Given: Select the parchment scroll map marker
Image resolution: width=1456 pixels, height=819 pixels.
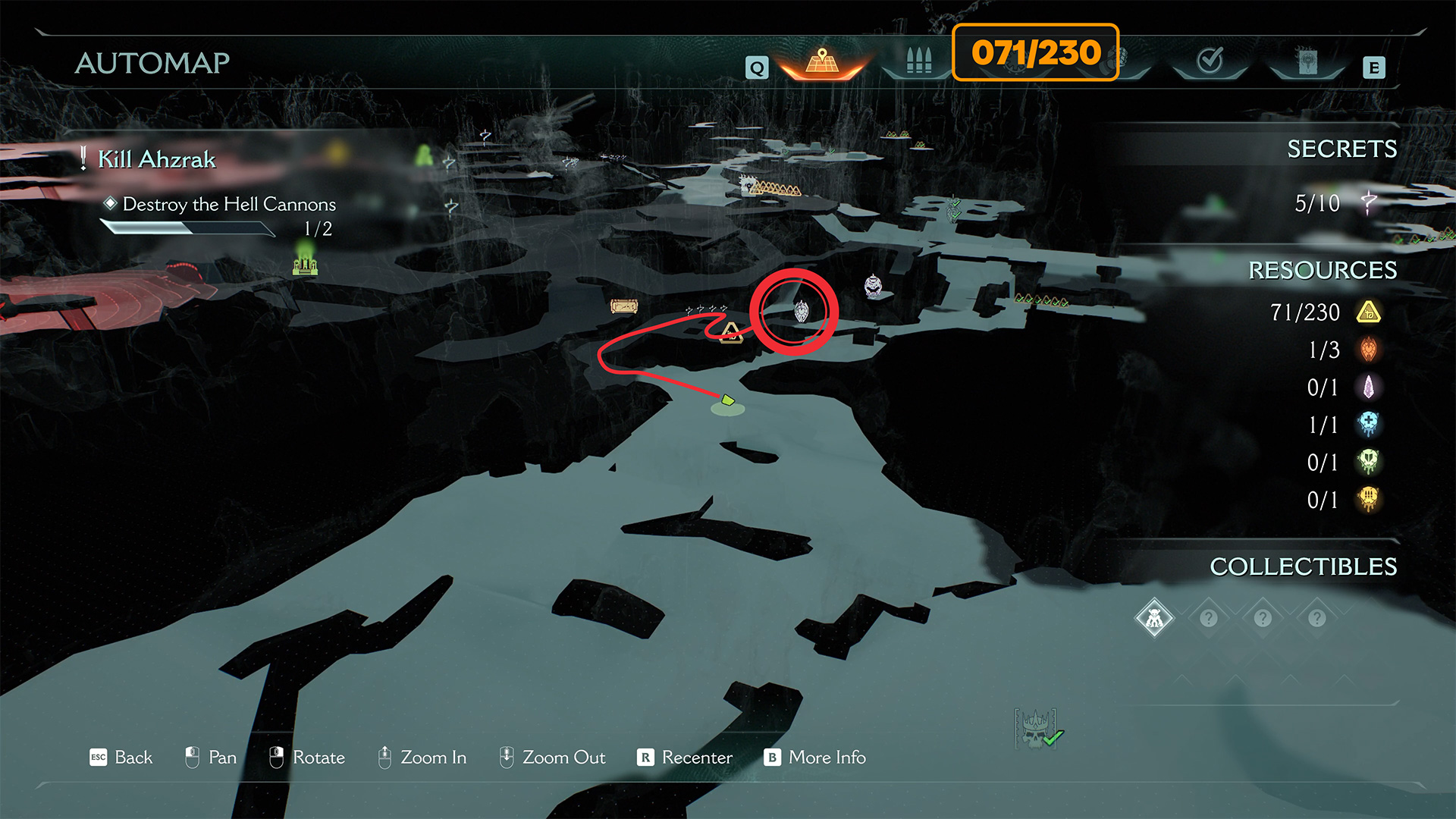Looking at the screenshot, I should (x=624, y=306).
